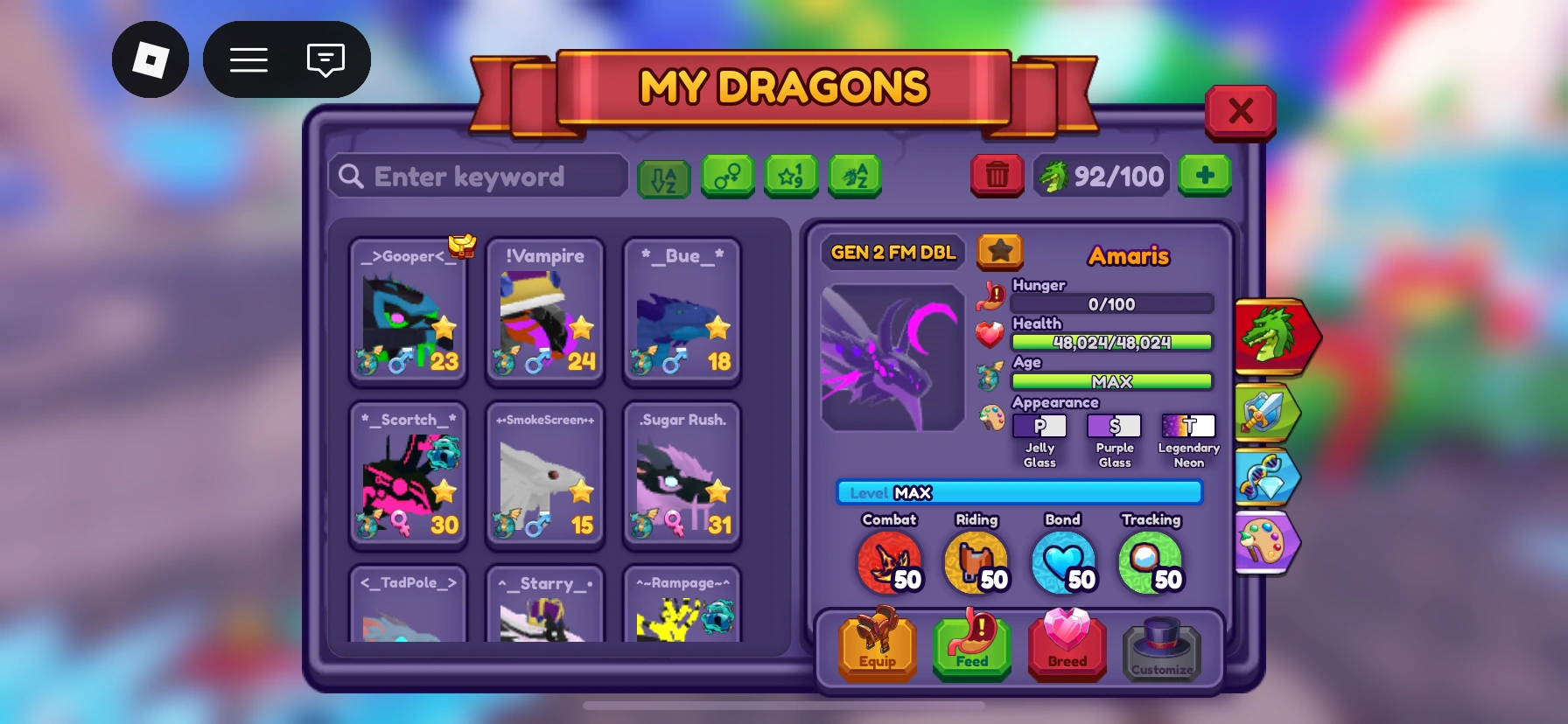
Task: Select the Bond heart stat icon
Action: [x=1064, y=560]
